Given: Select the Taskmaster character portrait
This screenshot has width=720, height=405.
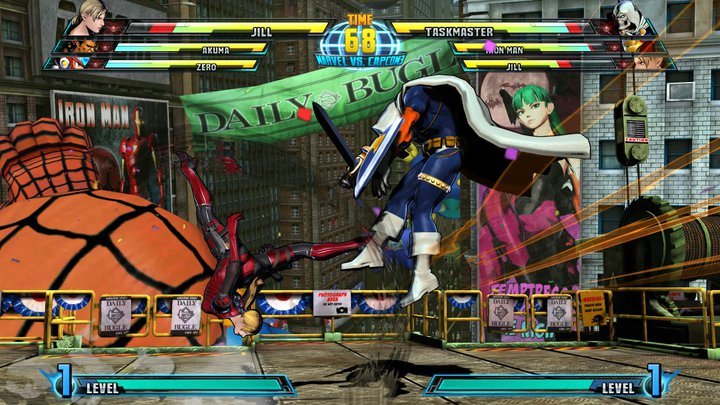Looking at the screenshot, I should pyautogui.click(x=630, y=15).
